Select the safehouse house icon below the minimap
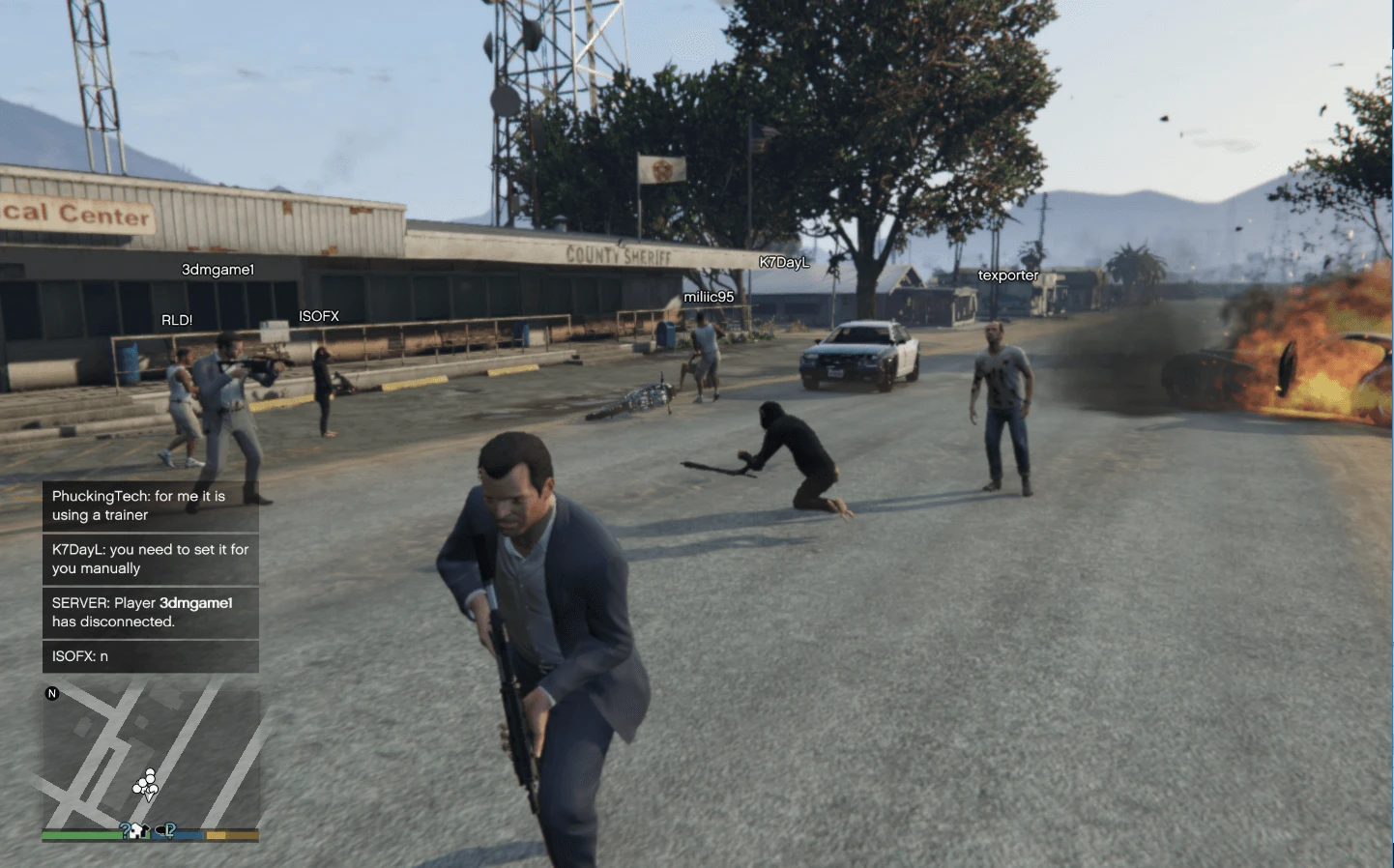Image resolution: width=1394 pixels, height=868 pixels. tap(138, 831)
